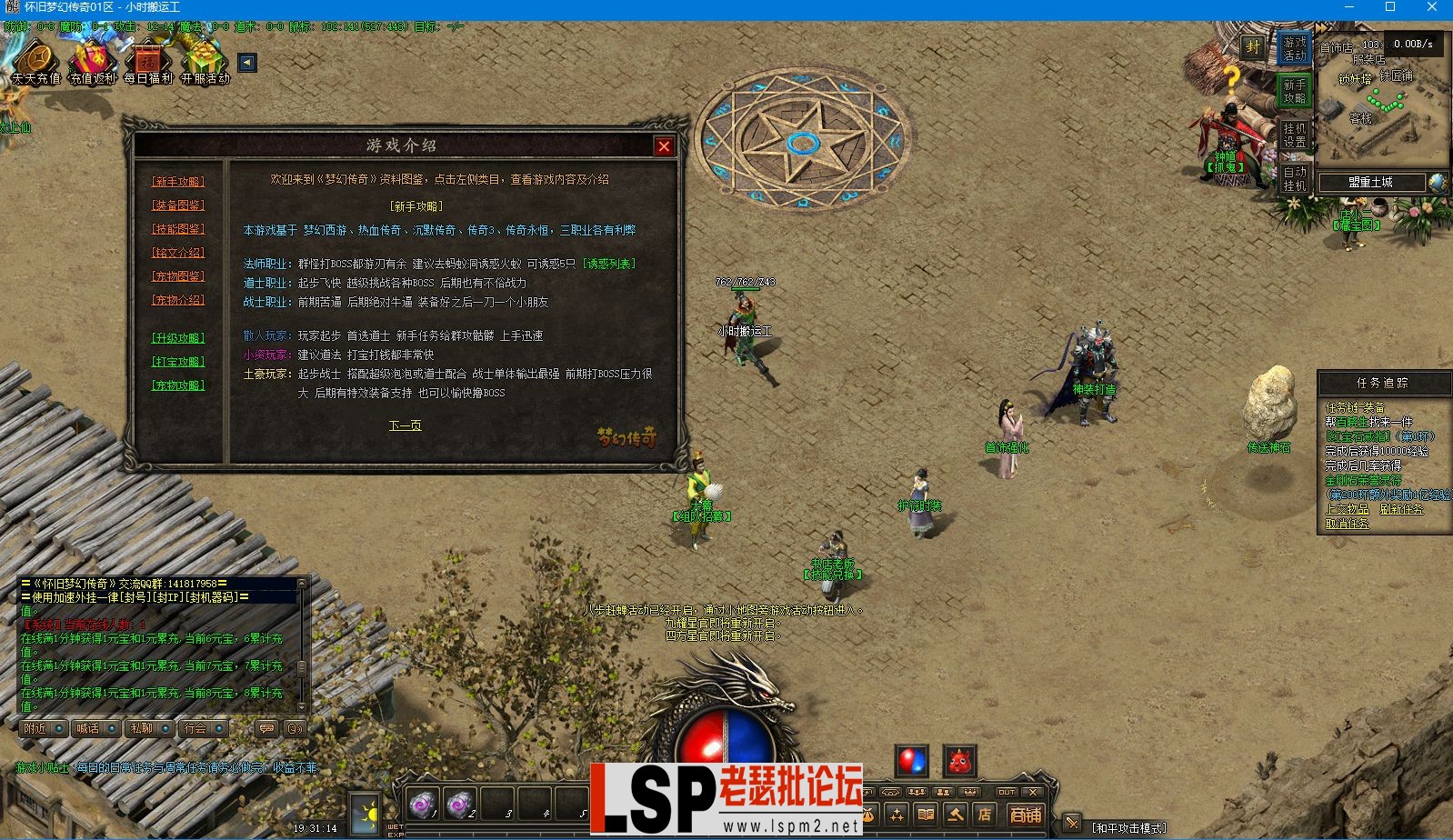Expand the 附近 chat channel dropdown arrow

click(59, 728)
